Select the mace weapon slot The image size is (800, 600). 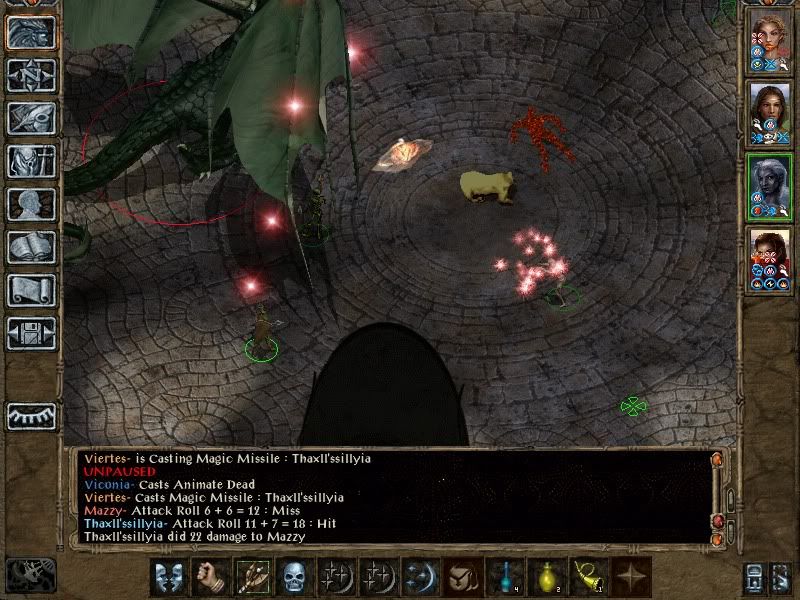click(x=252, y=577)
